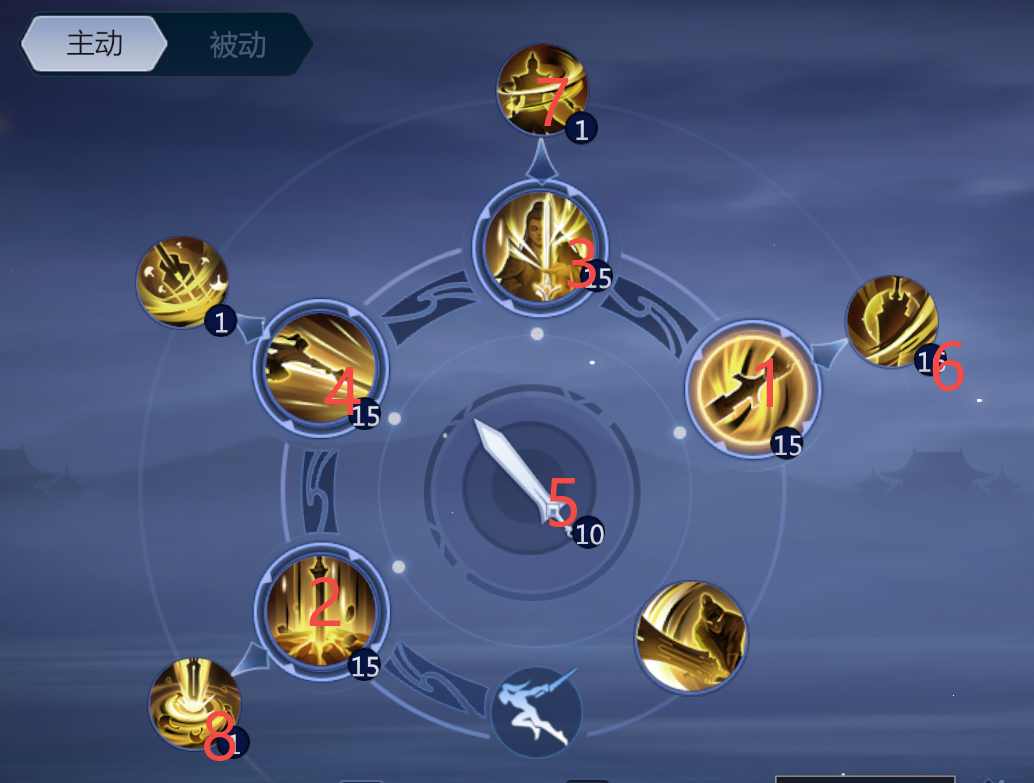Open the branch skill marked with red 7
Viewport: 1034px width, 783px height.
click(542, 90)
